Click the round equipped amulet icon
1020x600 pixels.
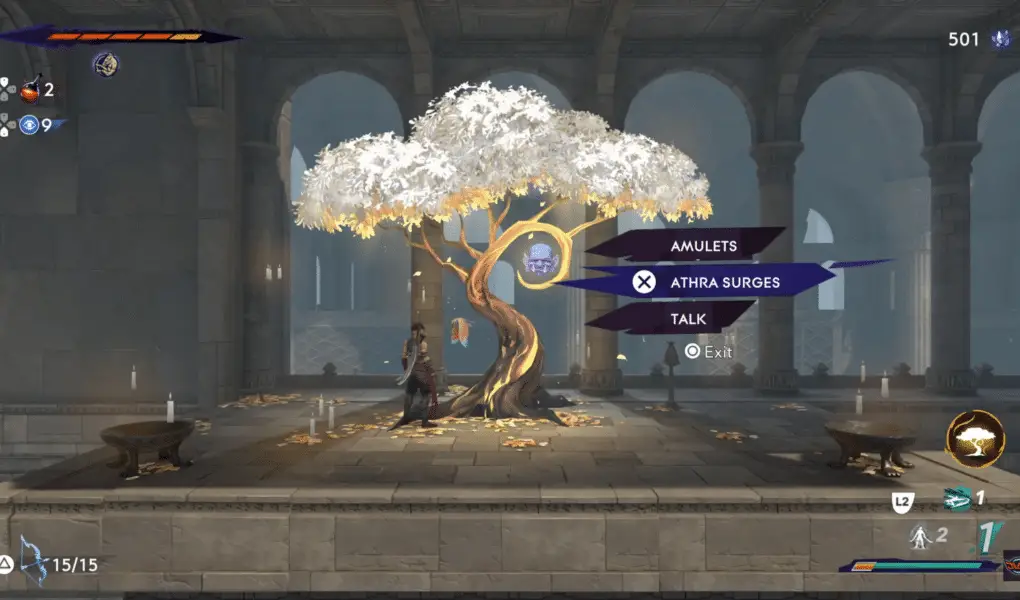[x=106, y=65]
